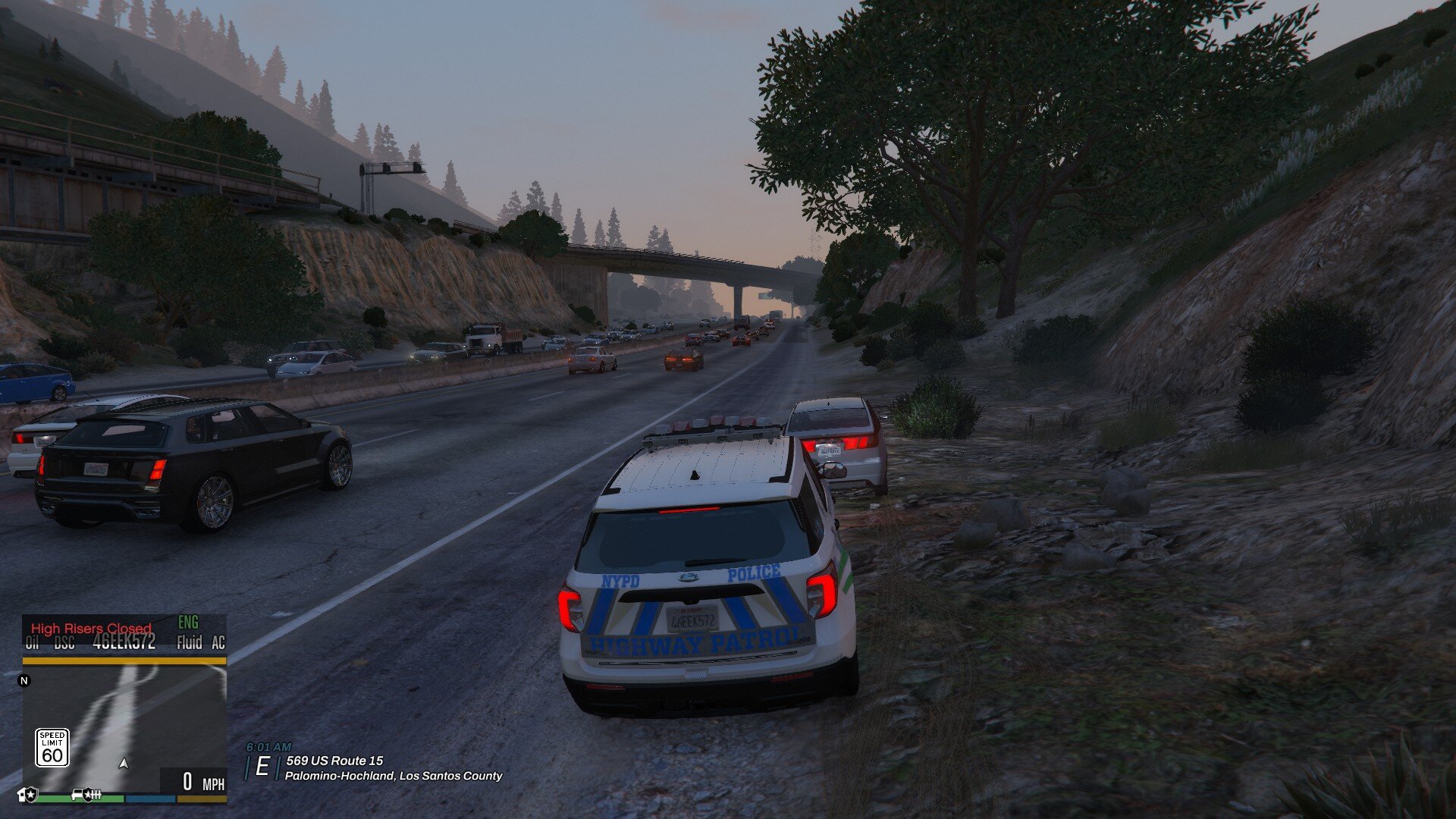Click the North compass marker
The width and height of the screenshot is (1456, 819).
[24, 680]
